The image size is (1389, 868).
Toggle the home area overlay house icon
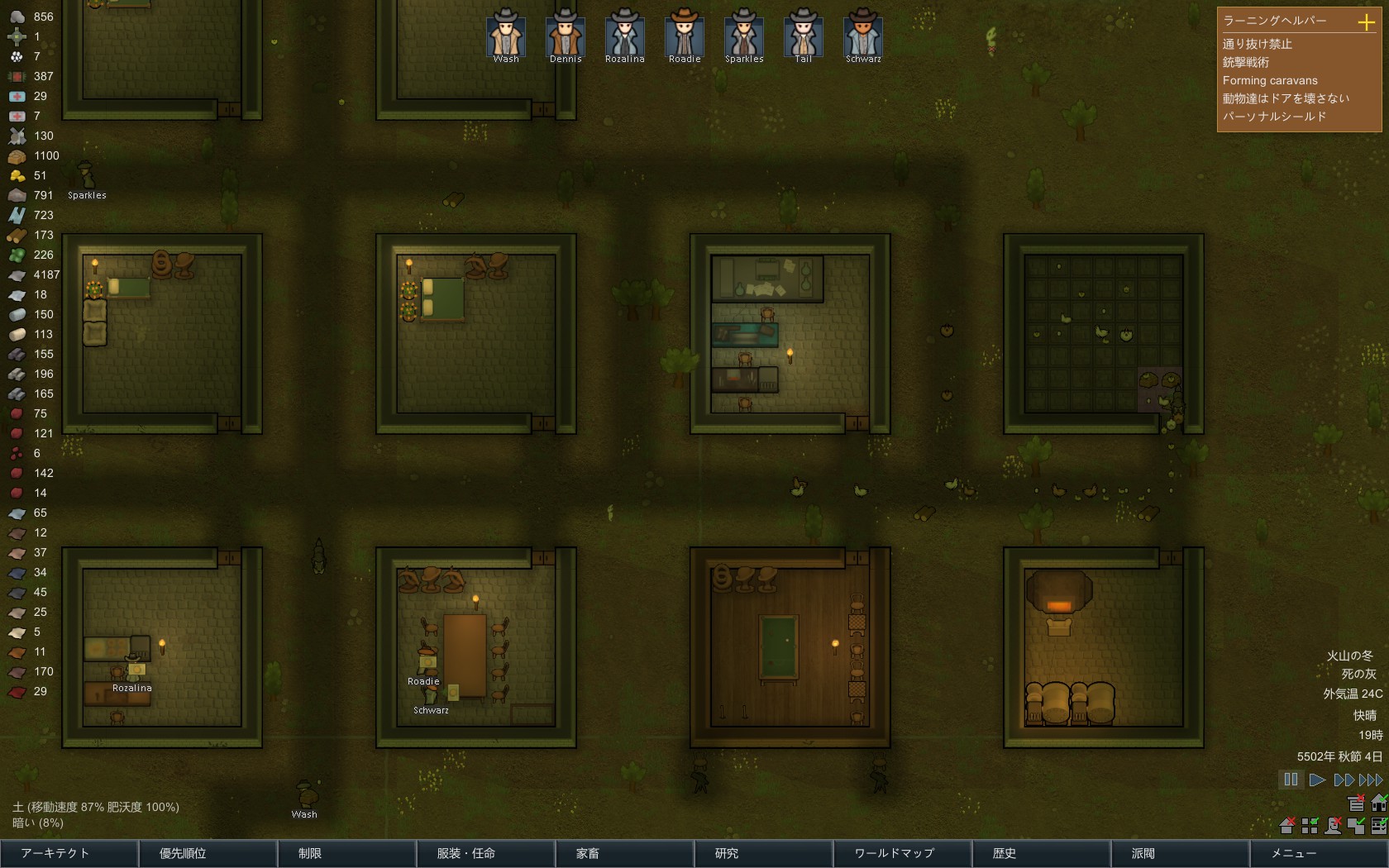[1379, 803]
